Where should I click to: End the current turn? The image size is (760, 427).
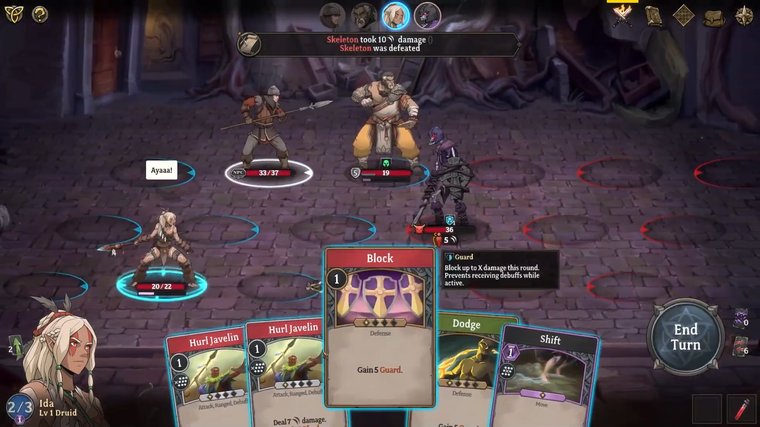pos(685,337)
